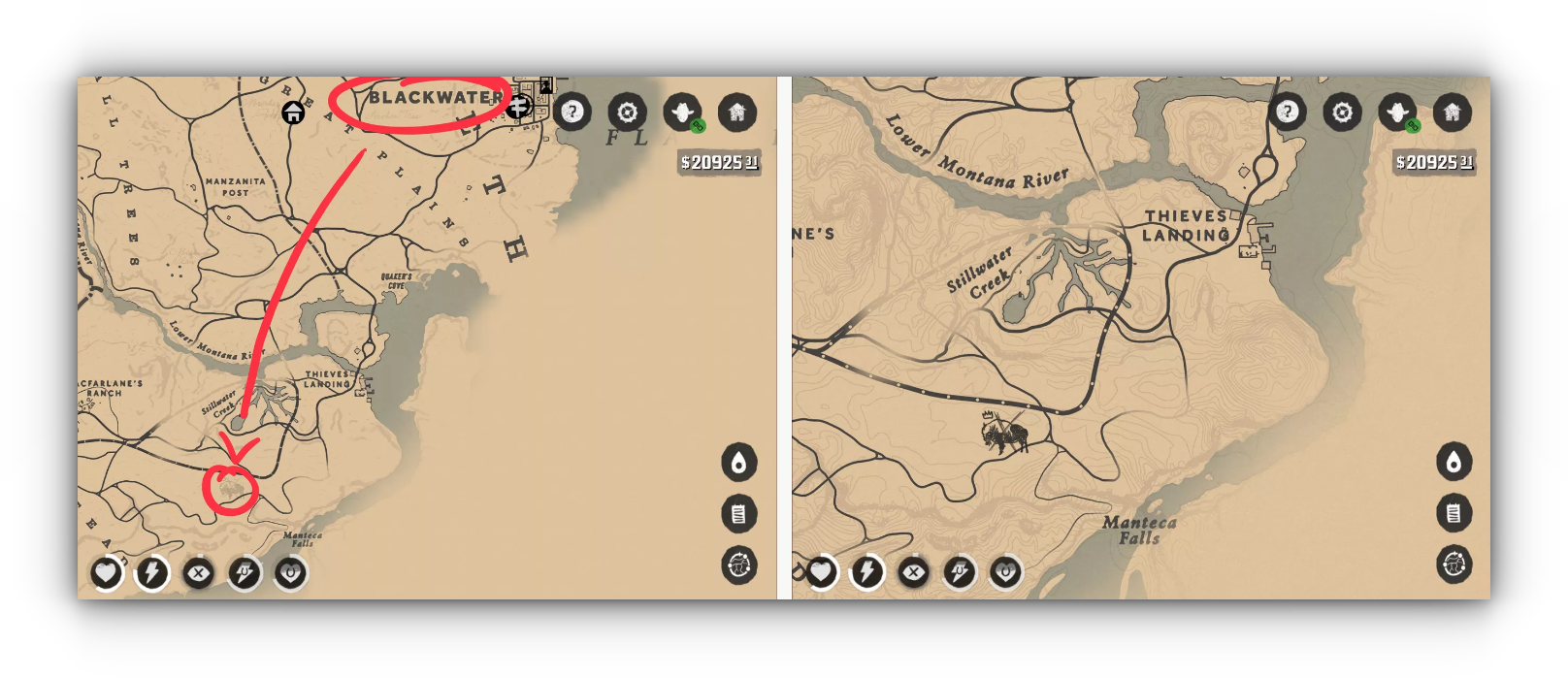Open the notepad button on the zoomed Thieves Landing map

point(1454,513)
